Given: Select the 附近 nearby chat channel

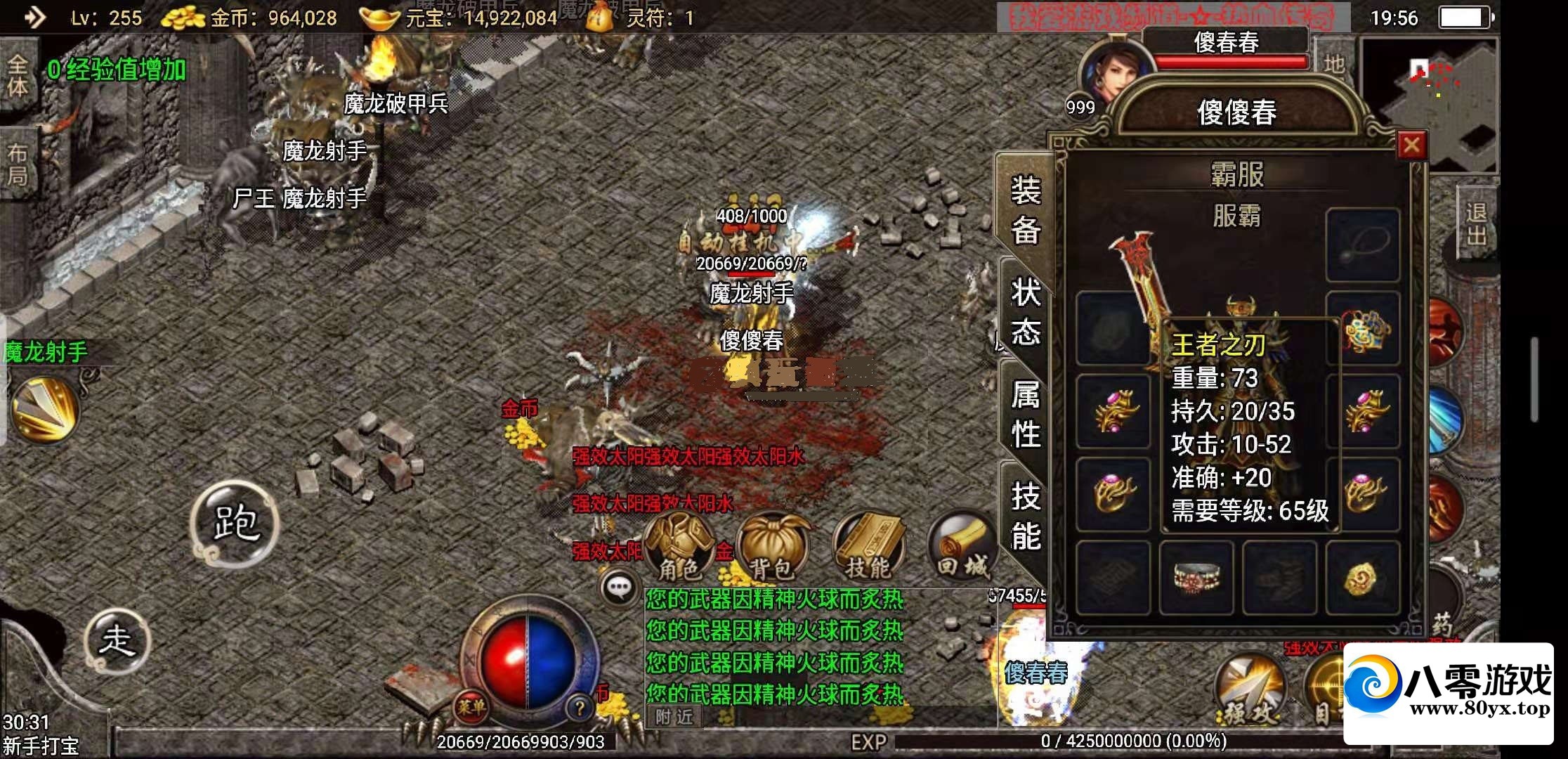Looking at the screenshot, I should pos(674,717).
